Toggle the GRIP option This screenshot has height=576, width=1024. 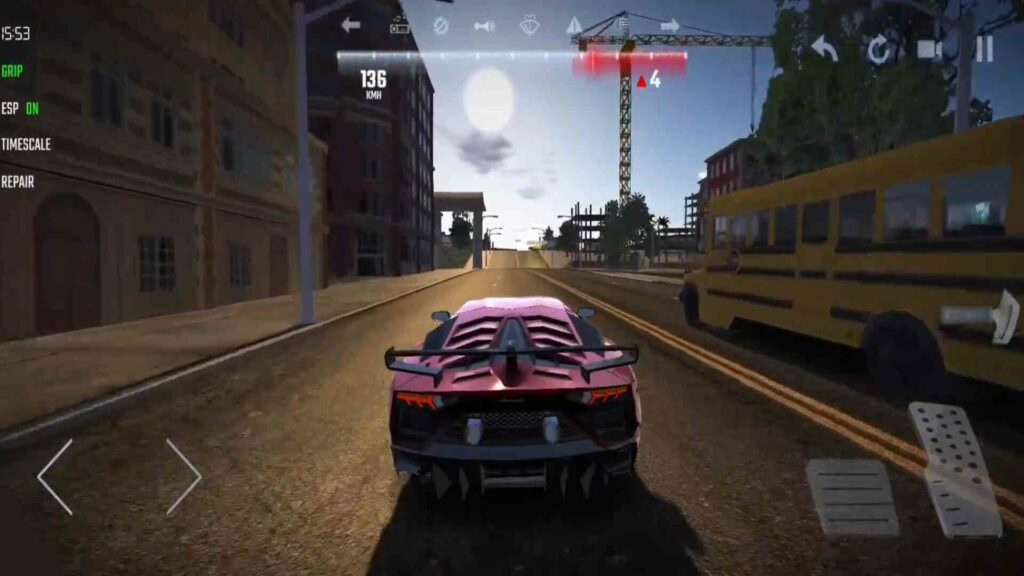coord(12,71)
